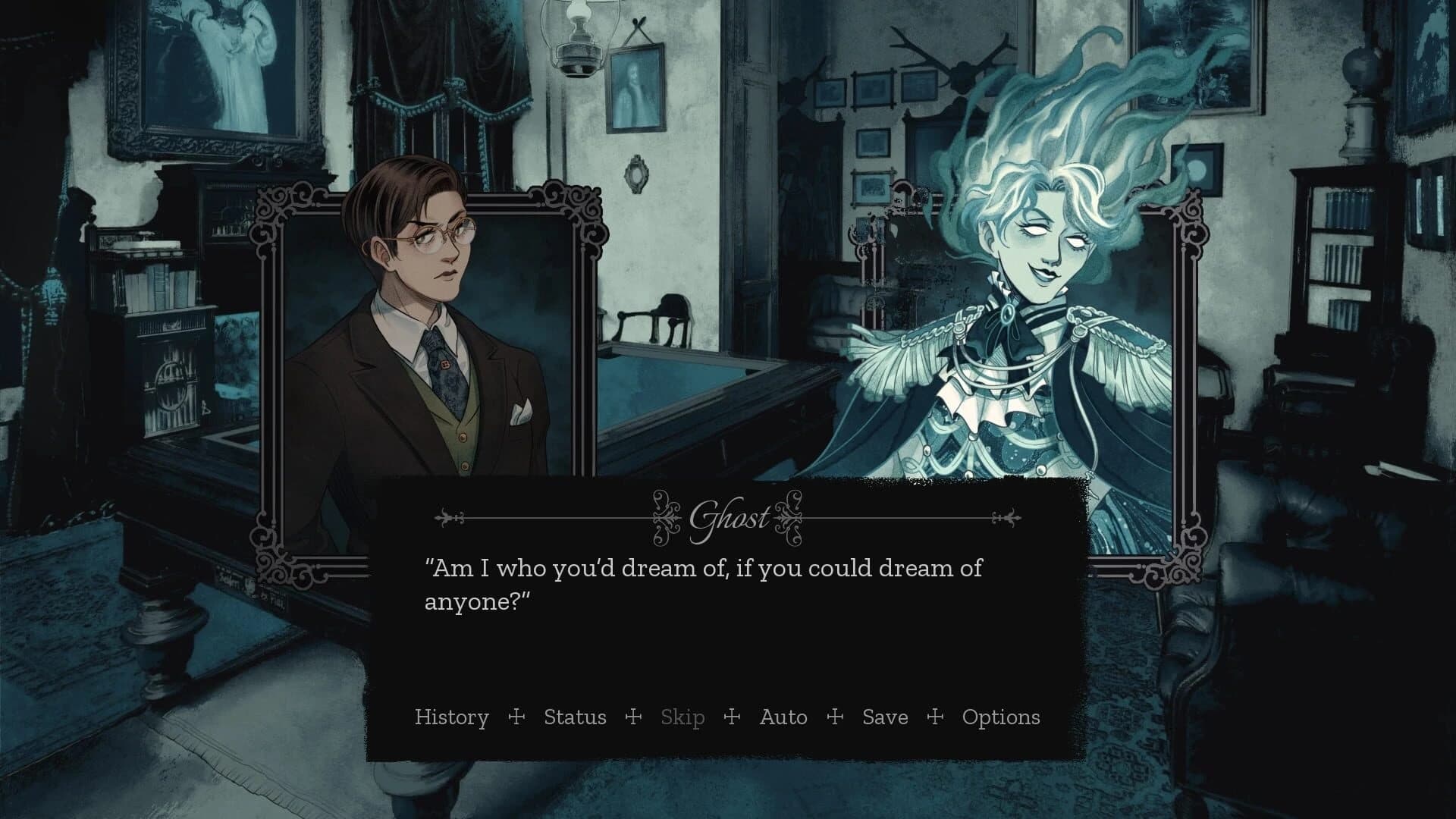The height and width of the screenshot is (819, 1456).
Task: Click the cross icon between Skip and Auto
Action: coord(730,717)
